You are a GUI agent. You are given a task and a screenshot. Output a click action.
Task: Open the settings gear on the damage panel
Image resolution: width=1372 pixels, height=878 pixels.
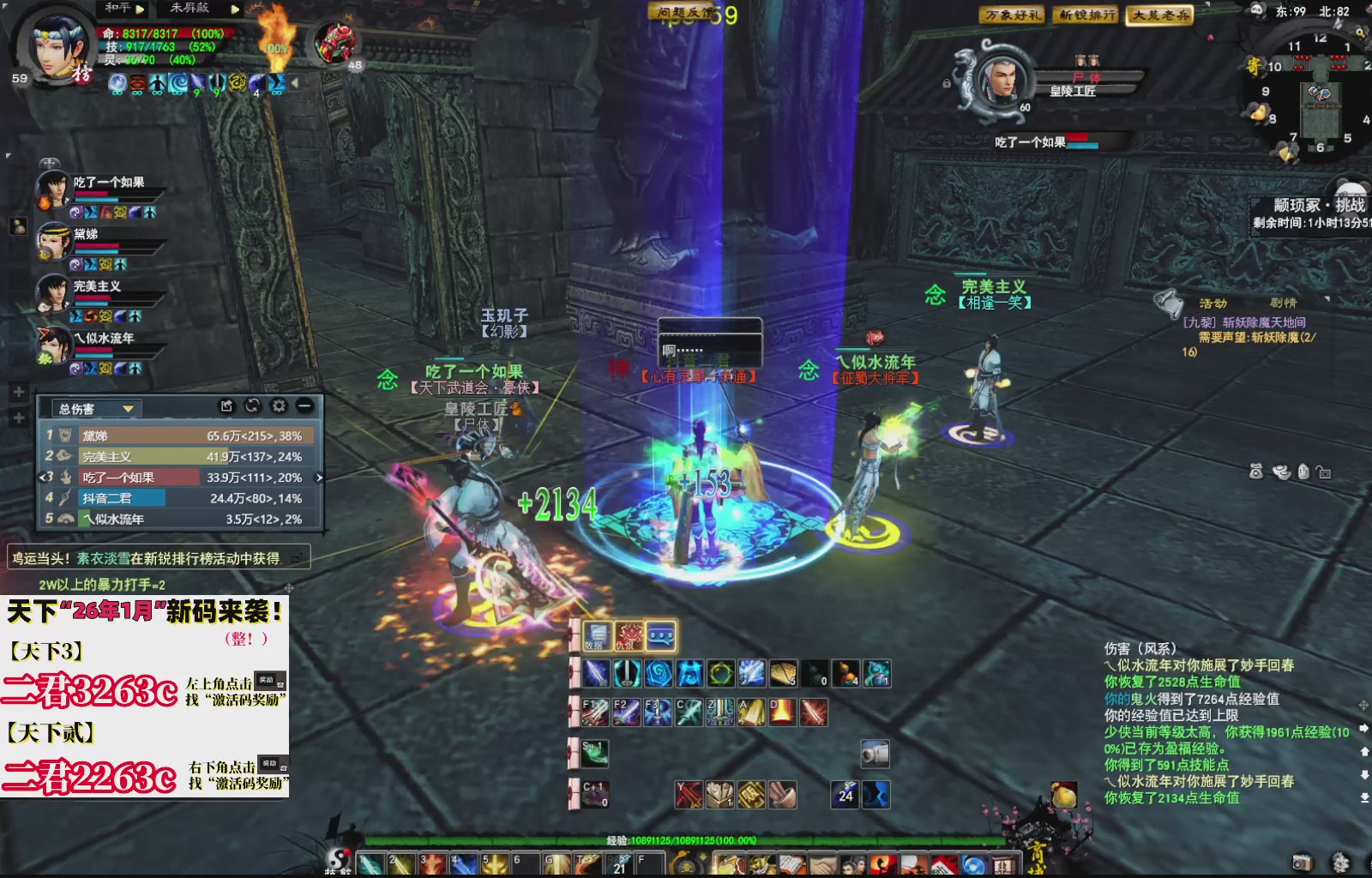[x=279, y=406]
